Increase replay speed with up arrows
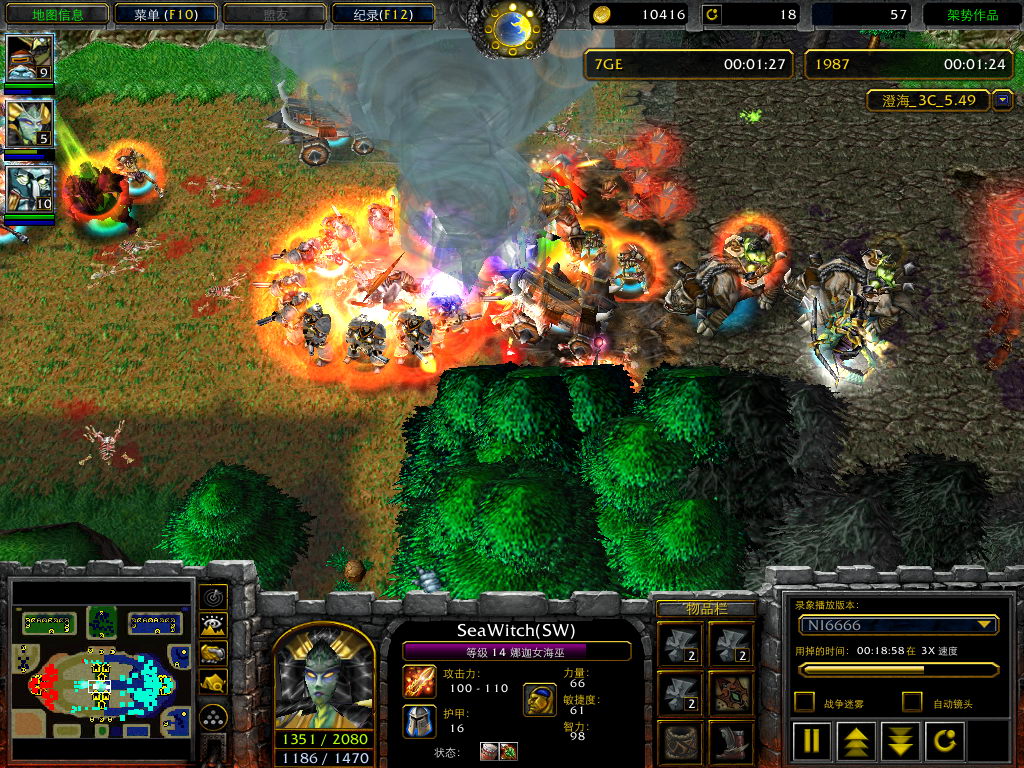This screenshot has width=1024, height=768. point(857,741)
